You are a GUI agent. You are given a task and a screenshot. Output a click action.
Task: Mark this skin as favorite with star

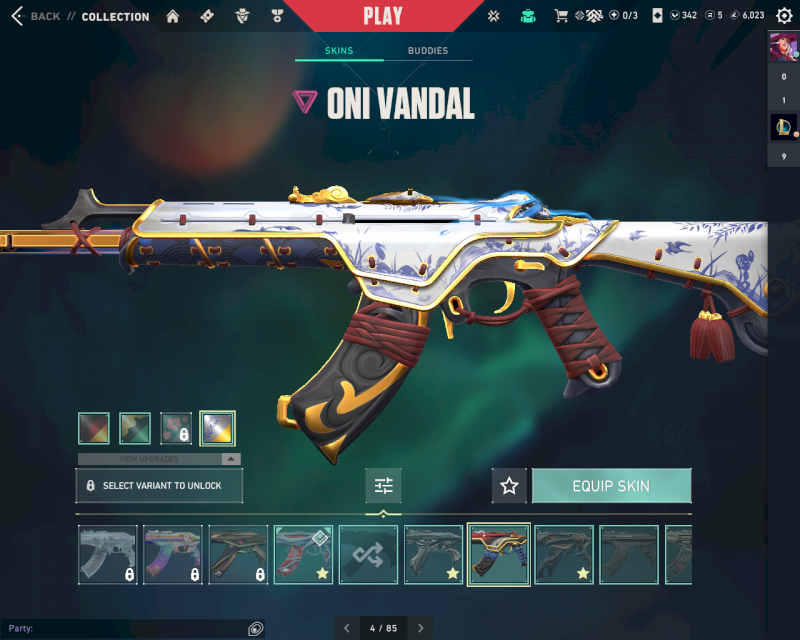pos(509,486)
